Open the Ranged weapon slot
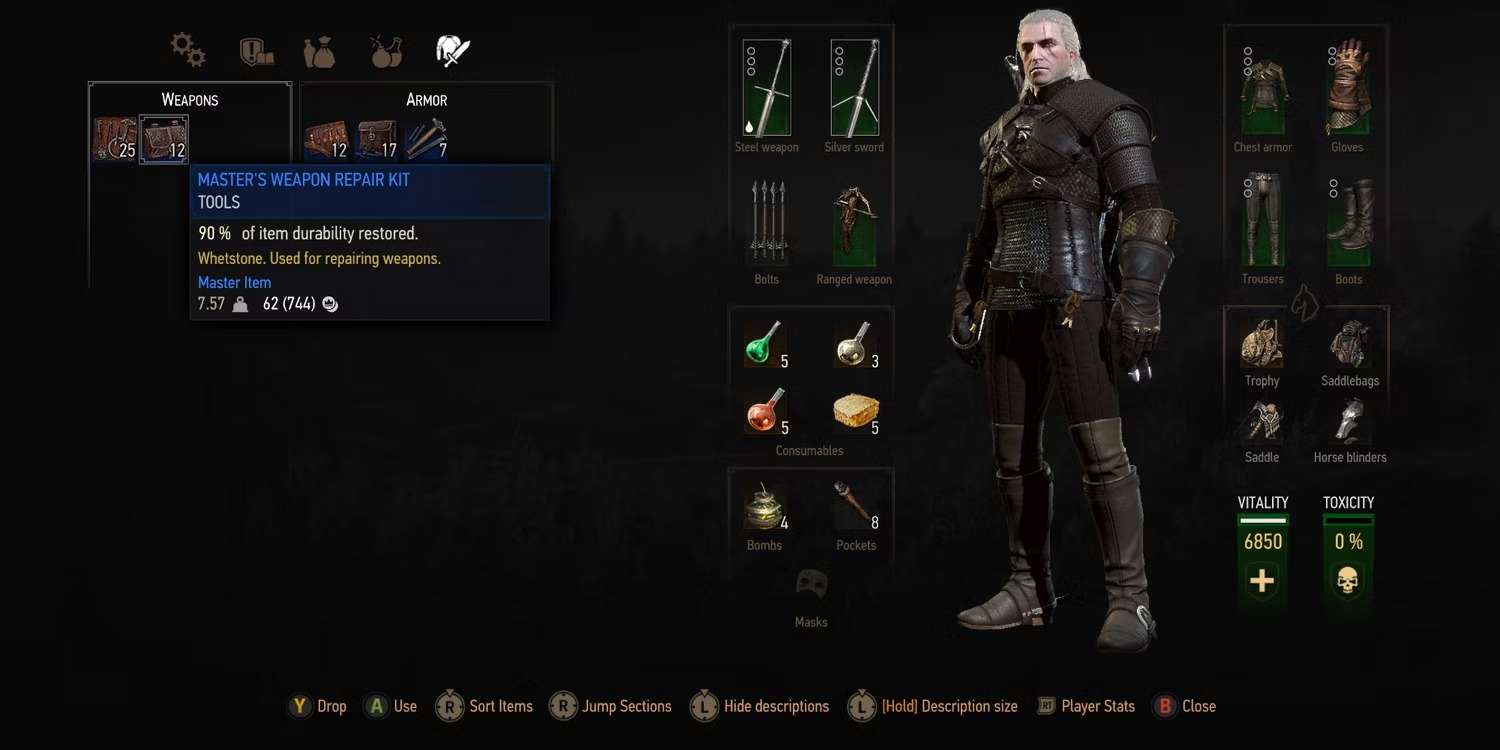This screenshot has width=1500, height=750. [x=854, y=222]
